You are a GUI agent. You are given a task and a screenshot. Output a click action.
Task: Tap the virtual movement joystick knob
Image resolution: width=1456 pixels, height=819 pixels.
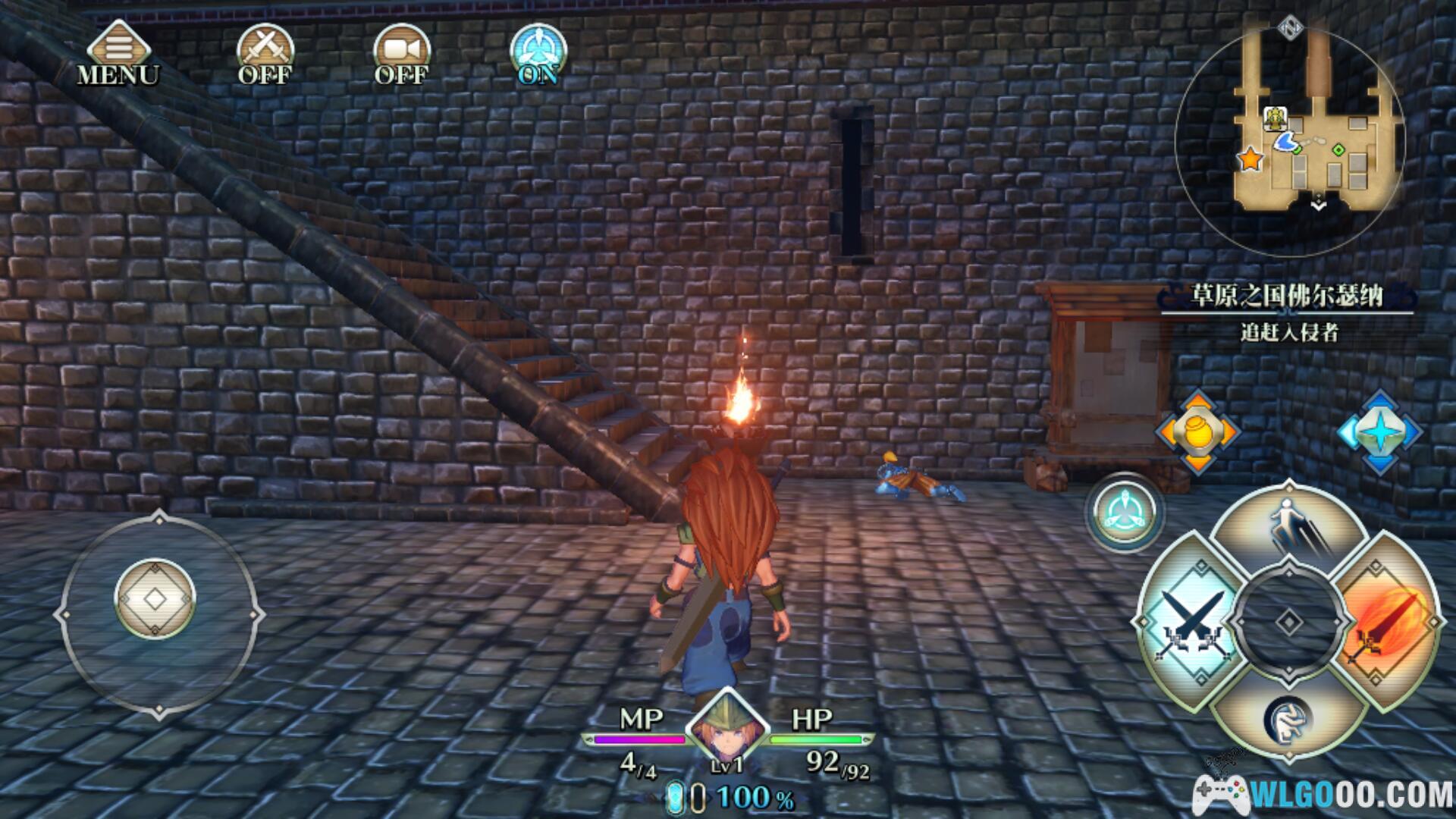pyautogui.click(x=155, y=599)
